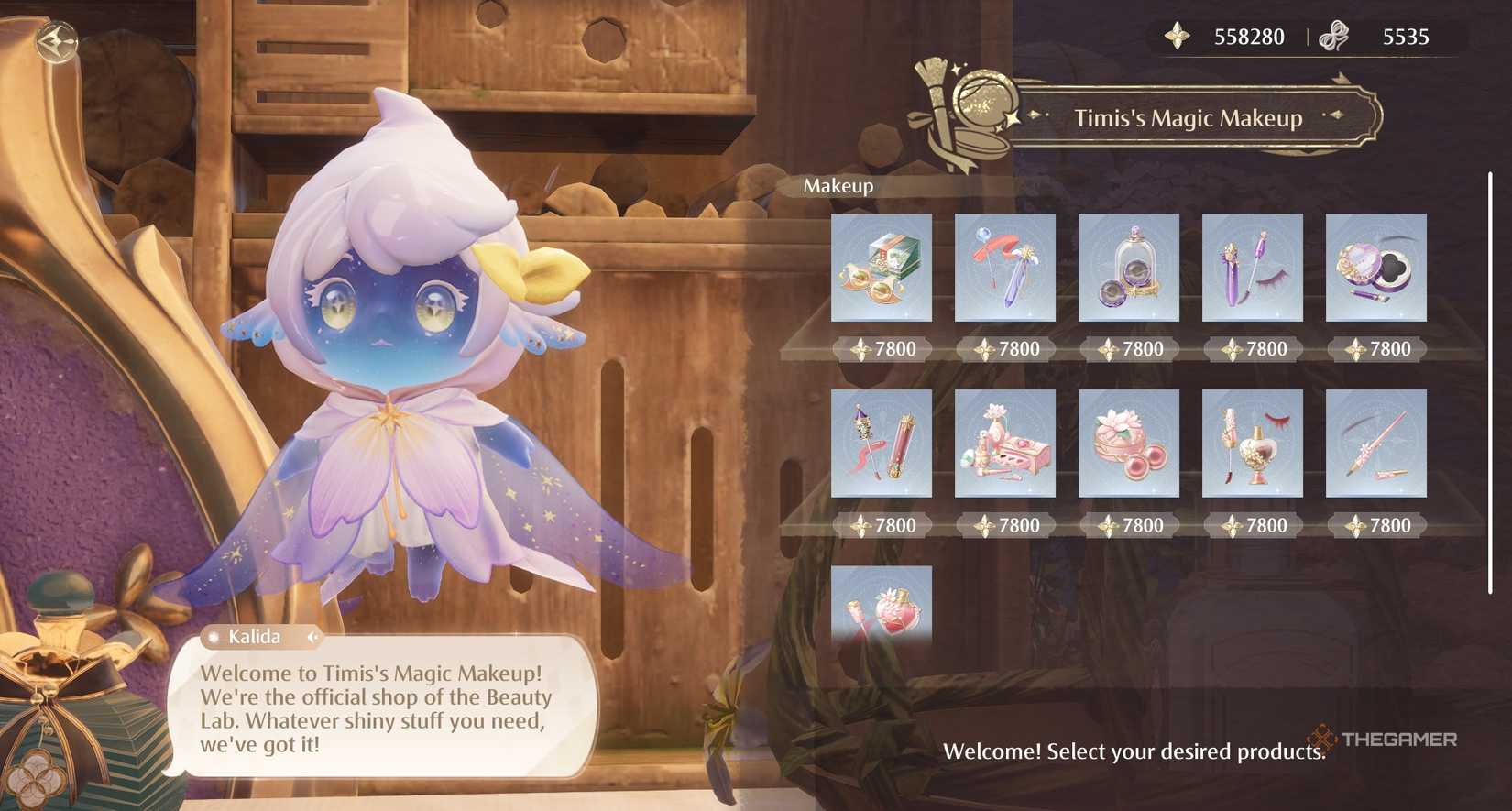The image size is (1512, 811).
Task: Select the purple mascara with false lashes item
Action: tap(1252, 268)
